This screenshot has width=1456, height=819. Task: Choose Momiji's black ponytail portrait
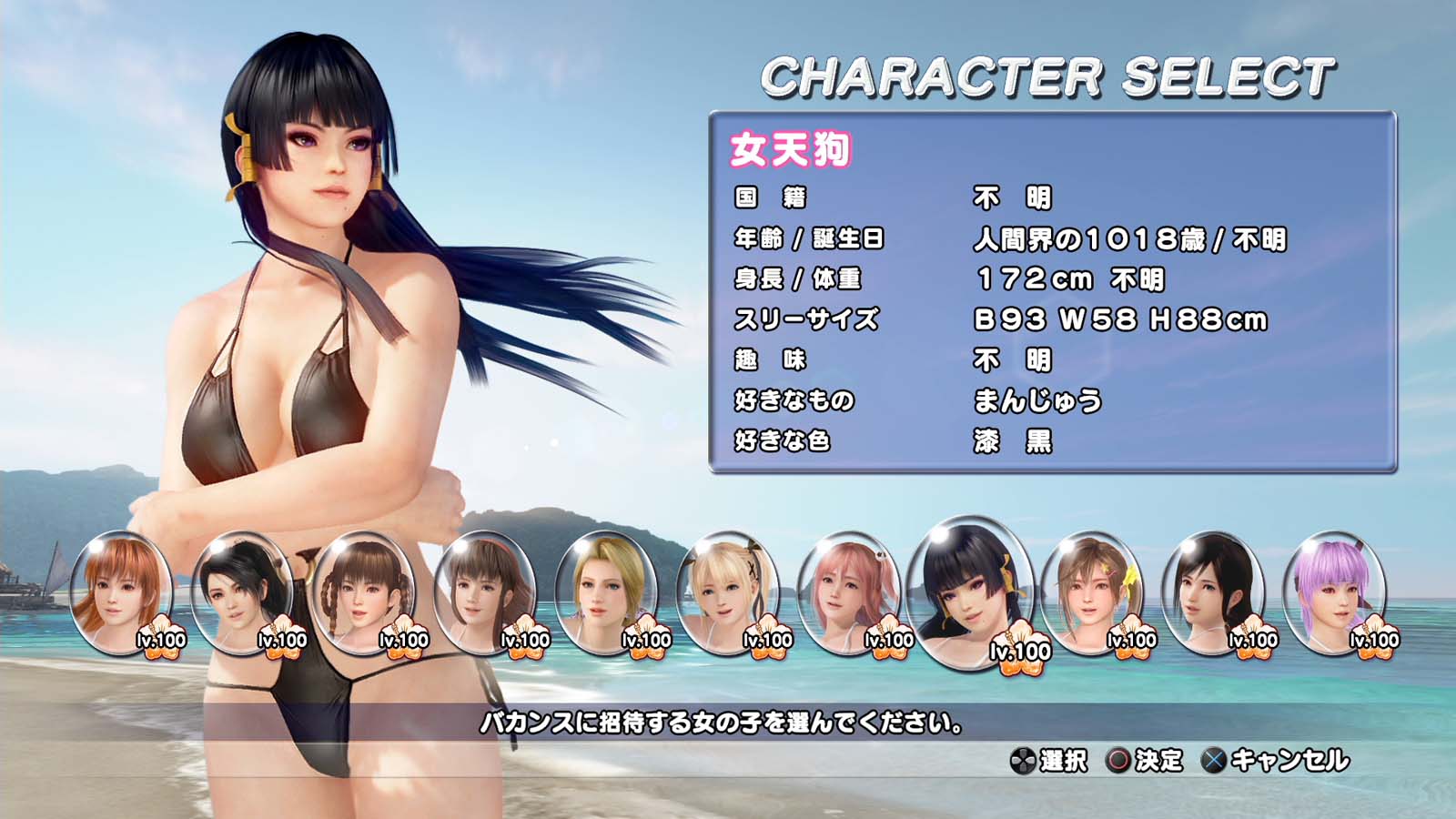click(x=241, y=591)
